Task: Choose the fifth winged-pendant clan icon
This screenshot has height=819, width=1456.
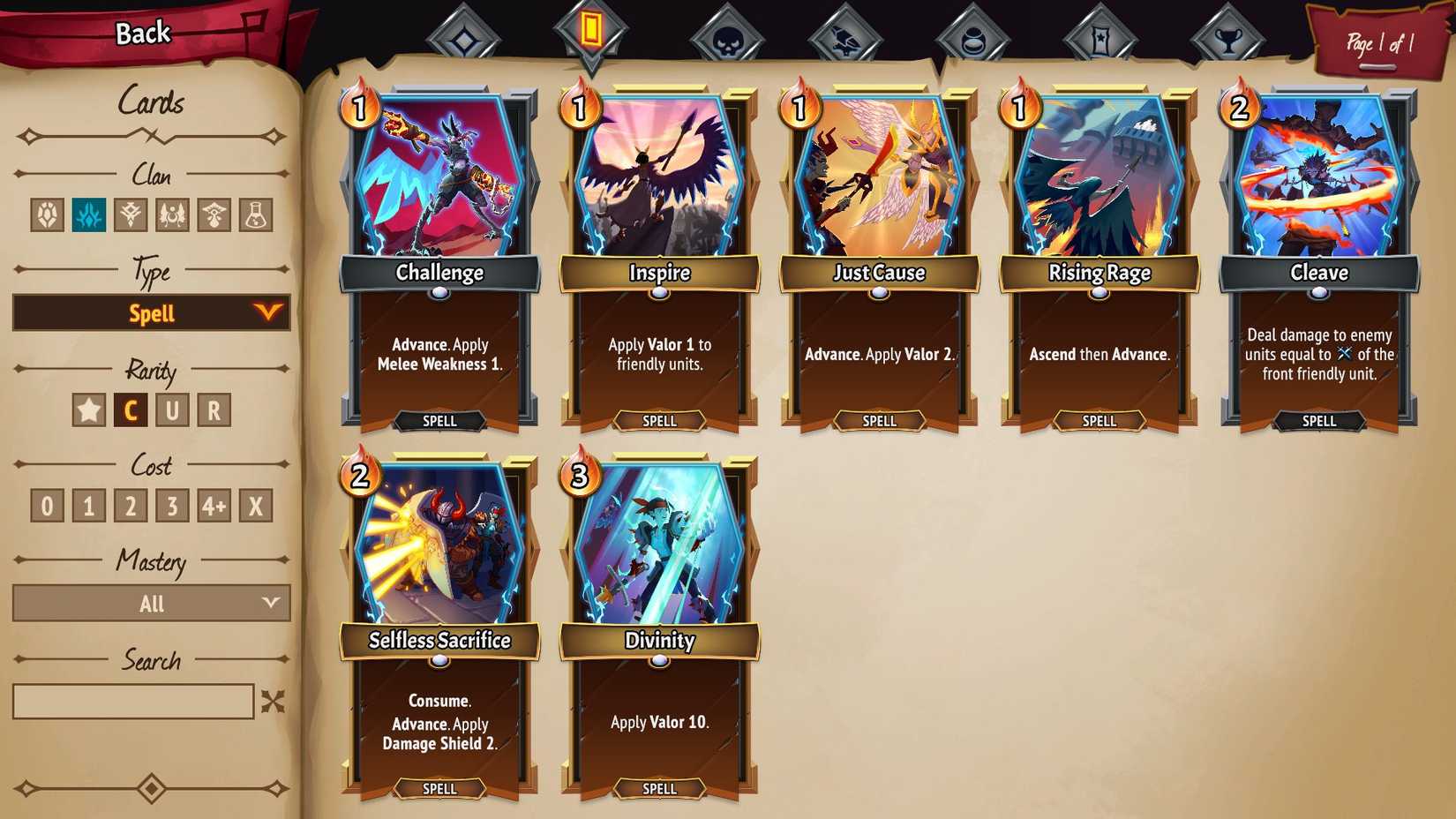Action: pyautogui.click(x=212, y=214)
